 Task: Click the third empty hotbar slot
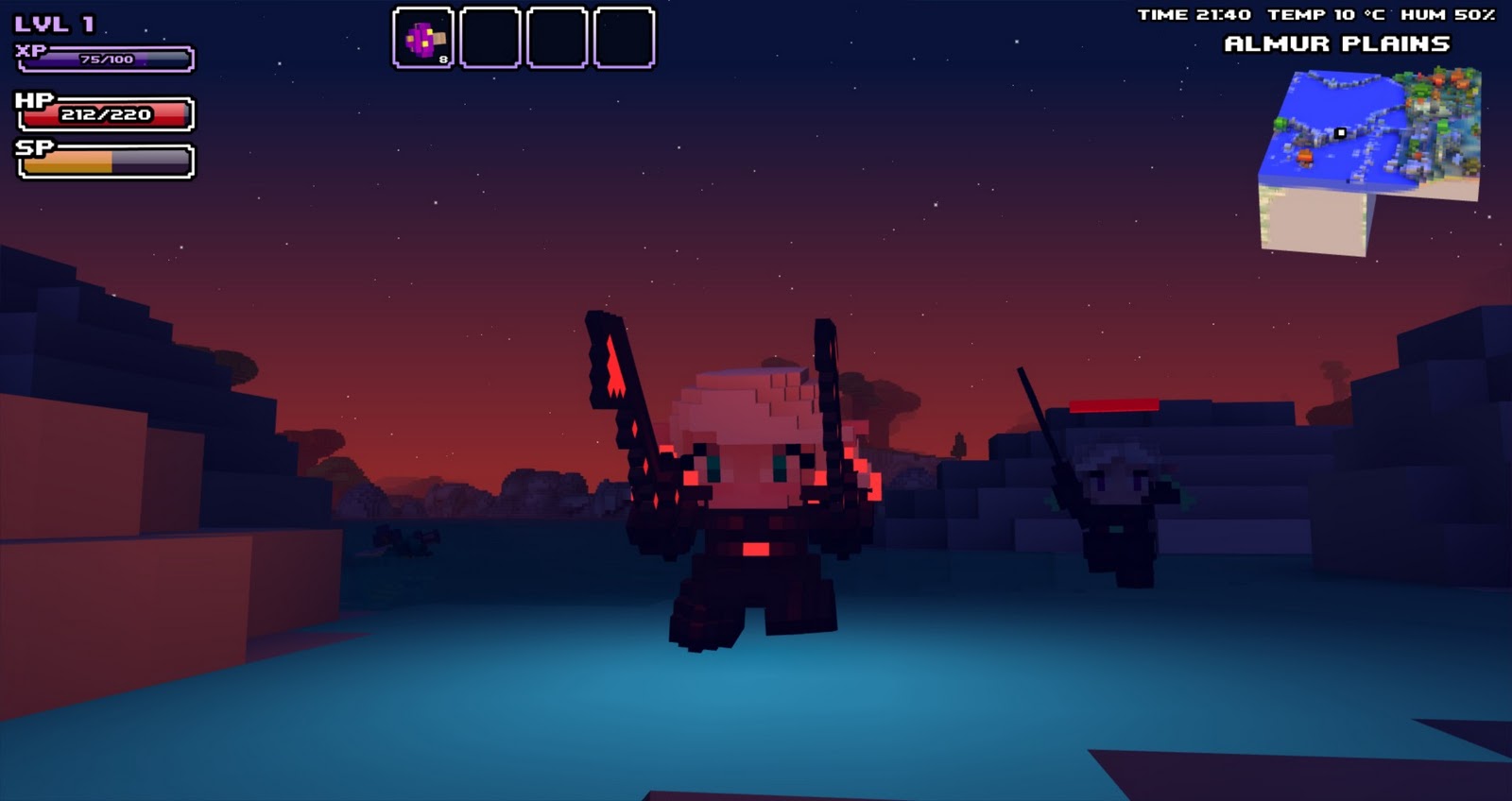[x=553, y=38]
